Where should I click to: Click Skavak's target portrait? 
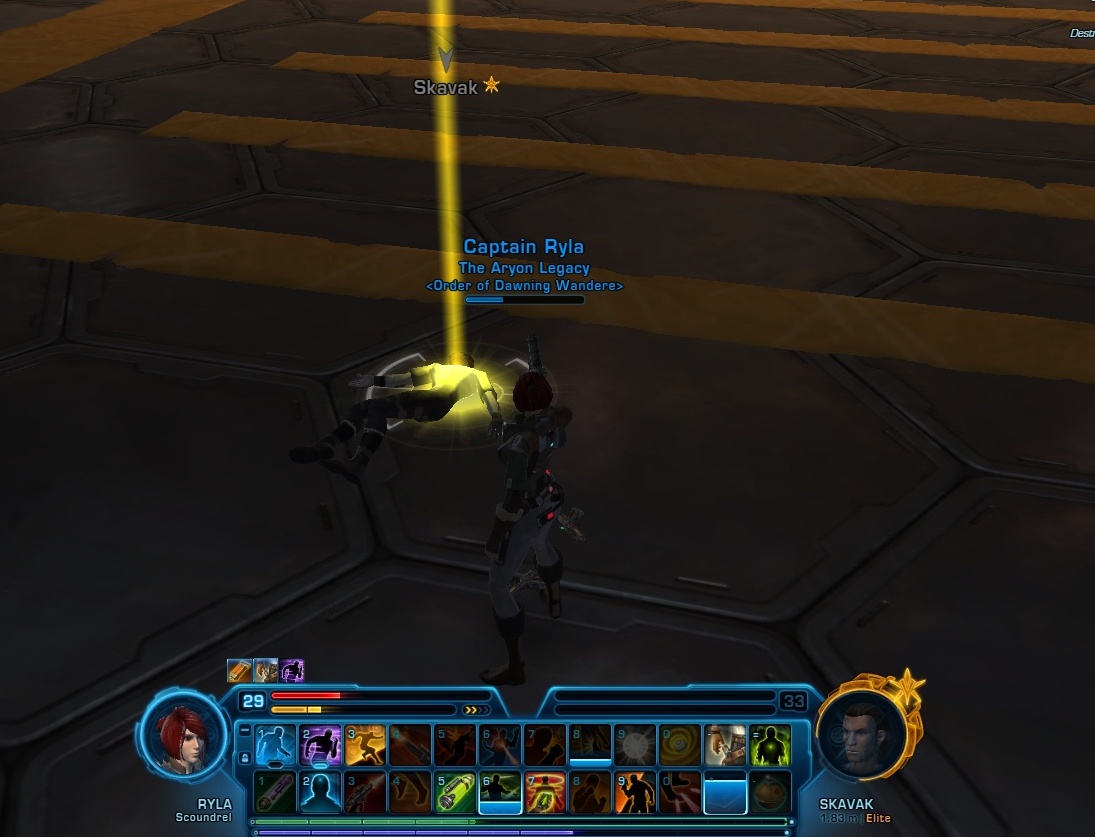[x=862, y=733]
